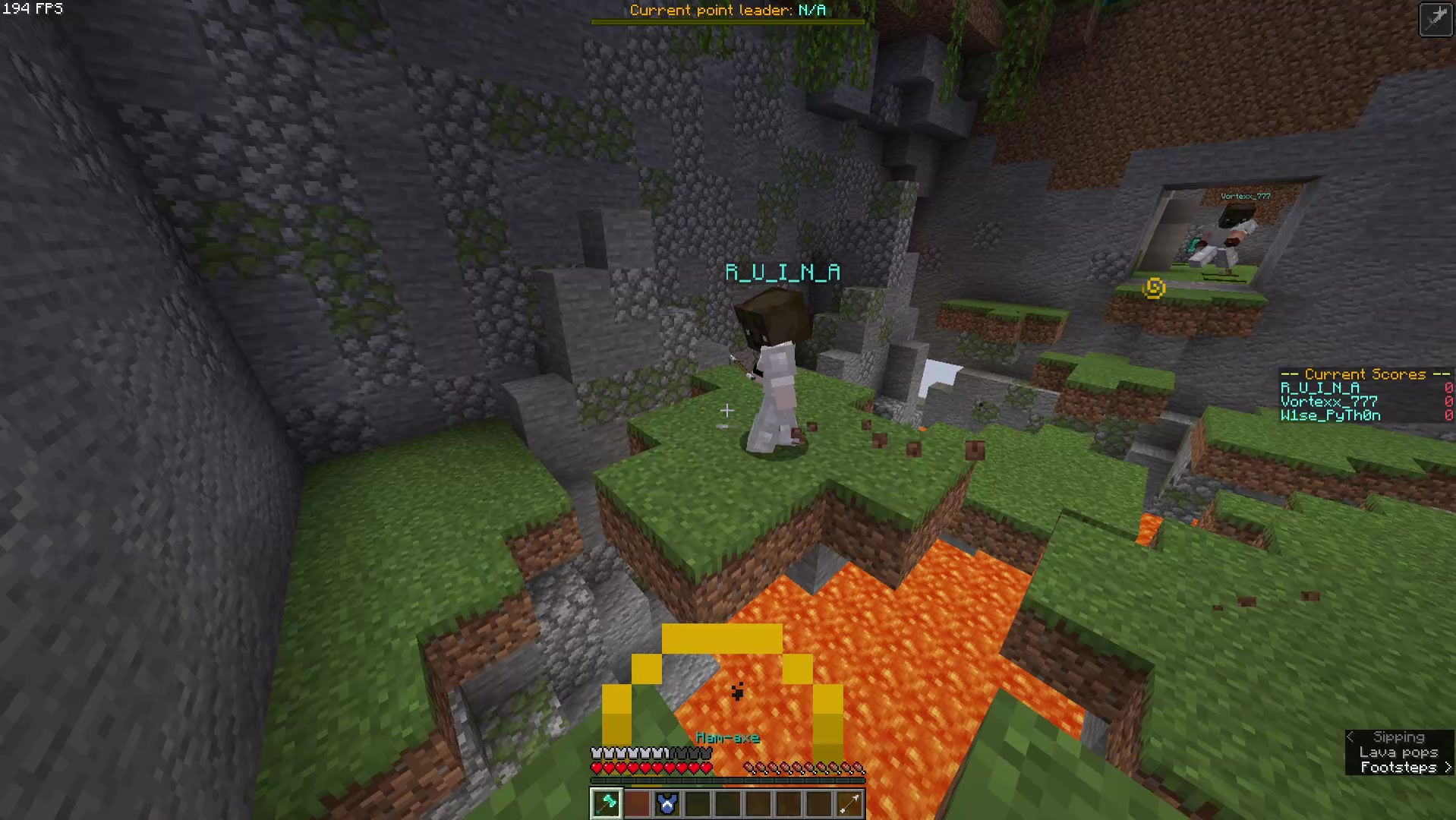Select the reddish block in hotbar slot two
1456x820 pixels.
click(x=636, y=803)
